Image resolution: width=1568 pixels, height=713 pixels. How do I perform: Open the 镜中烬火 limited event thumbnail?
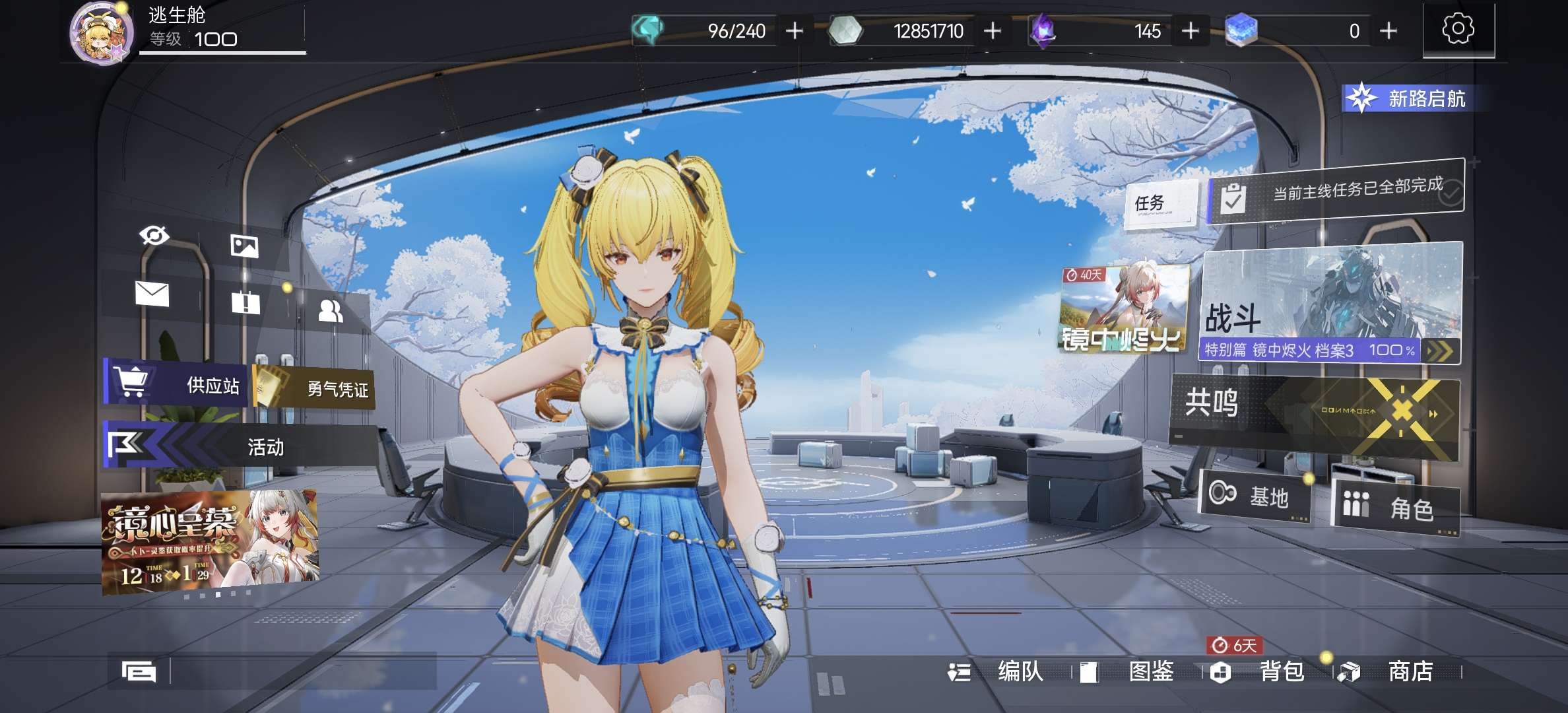(1123, 308)
